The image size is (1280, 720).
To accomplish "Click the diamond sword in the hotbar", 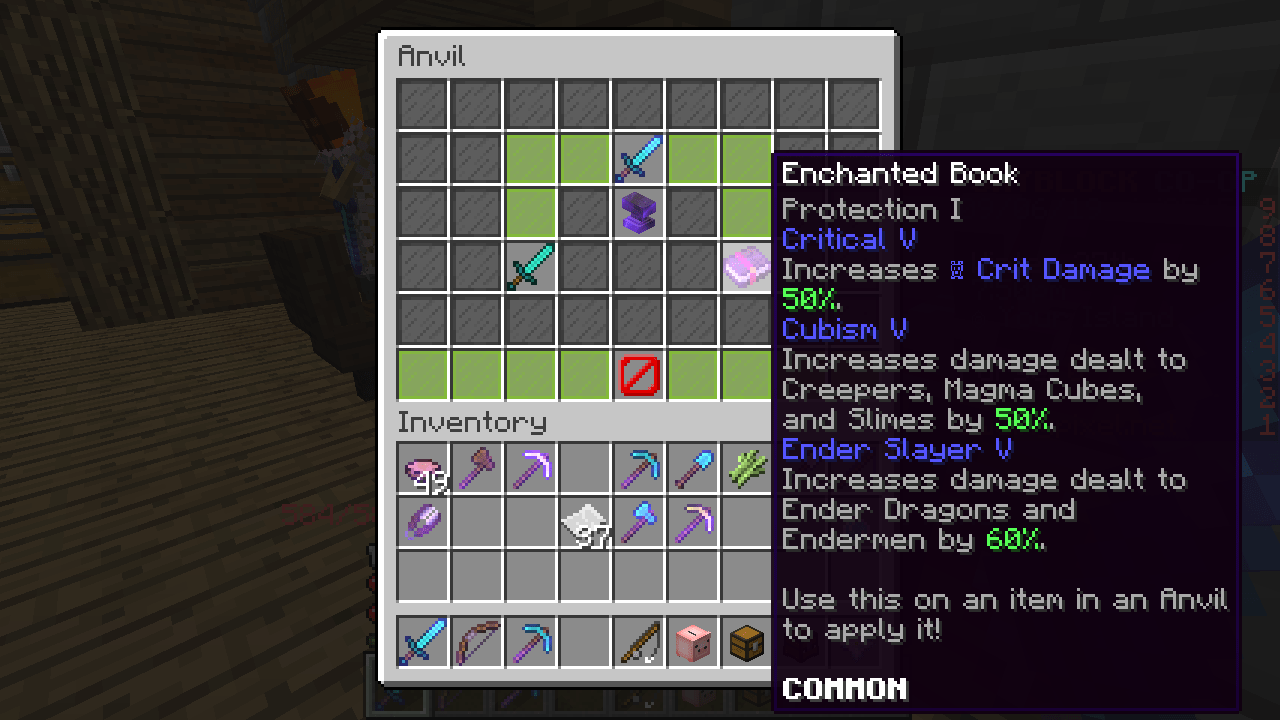I will [423, 642].
